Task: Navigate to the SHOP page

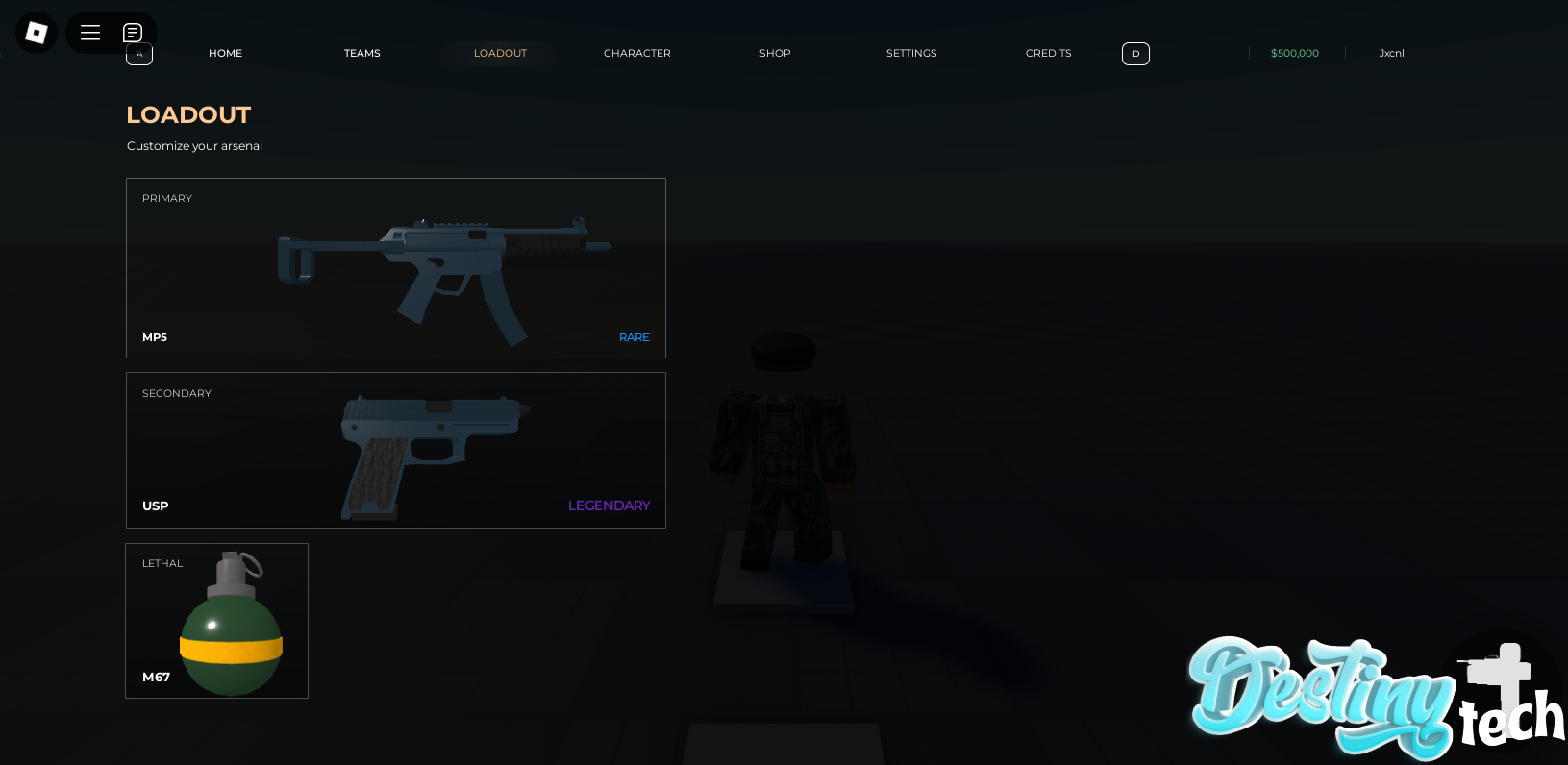Action: pos(775,53)
